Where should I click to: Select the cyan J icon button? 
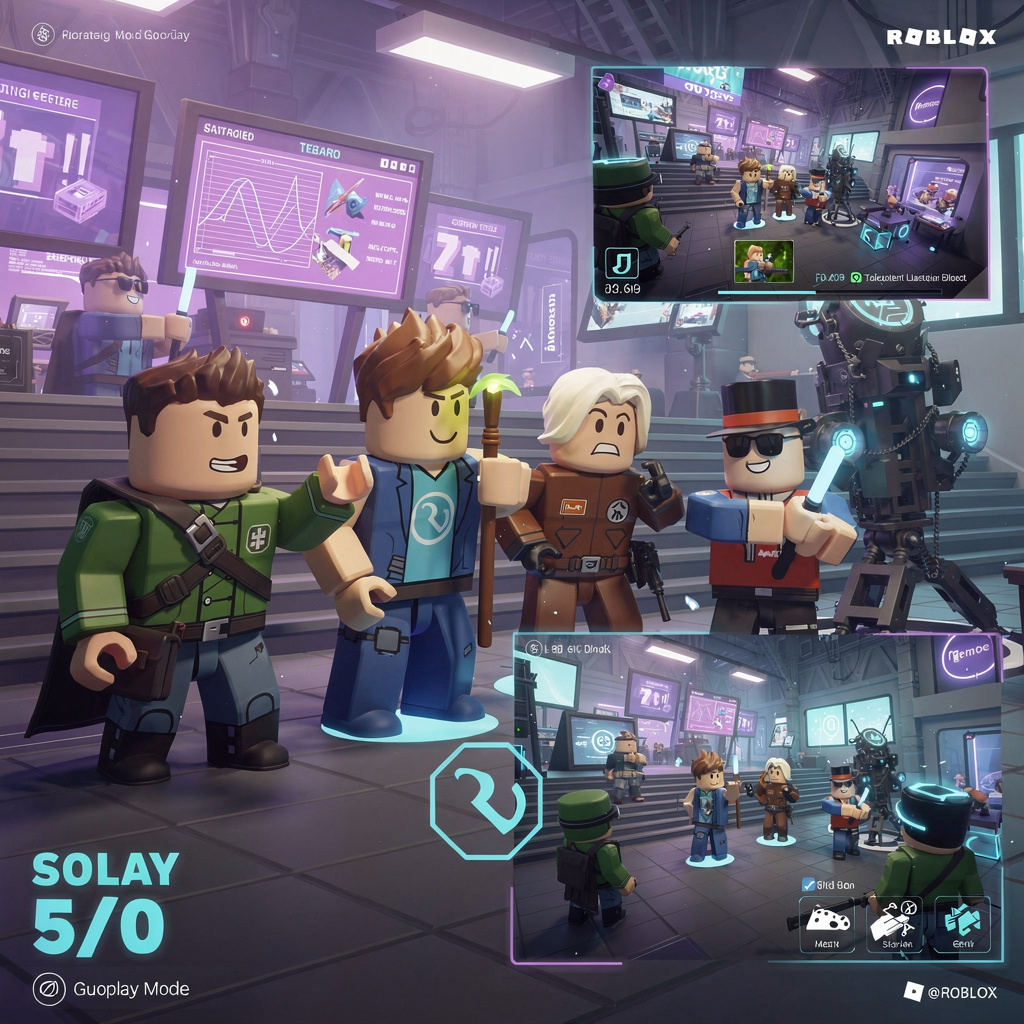622,263
